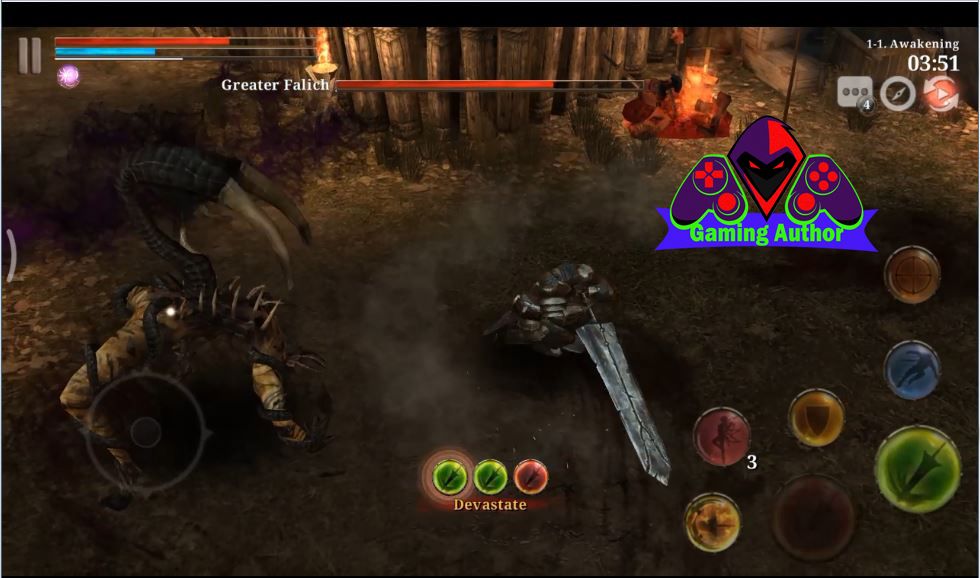Tap the compass icon
Viewport: 980px width, 578px height.
[898, 93]
